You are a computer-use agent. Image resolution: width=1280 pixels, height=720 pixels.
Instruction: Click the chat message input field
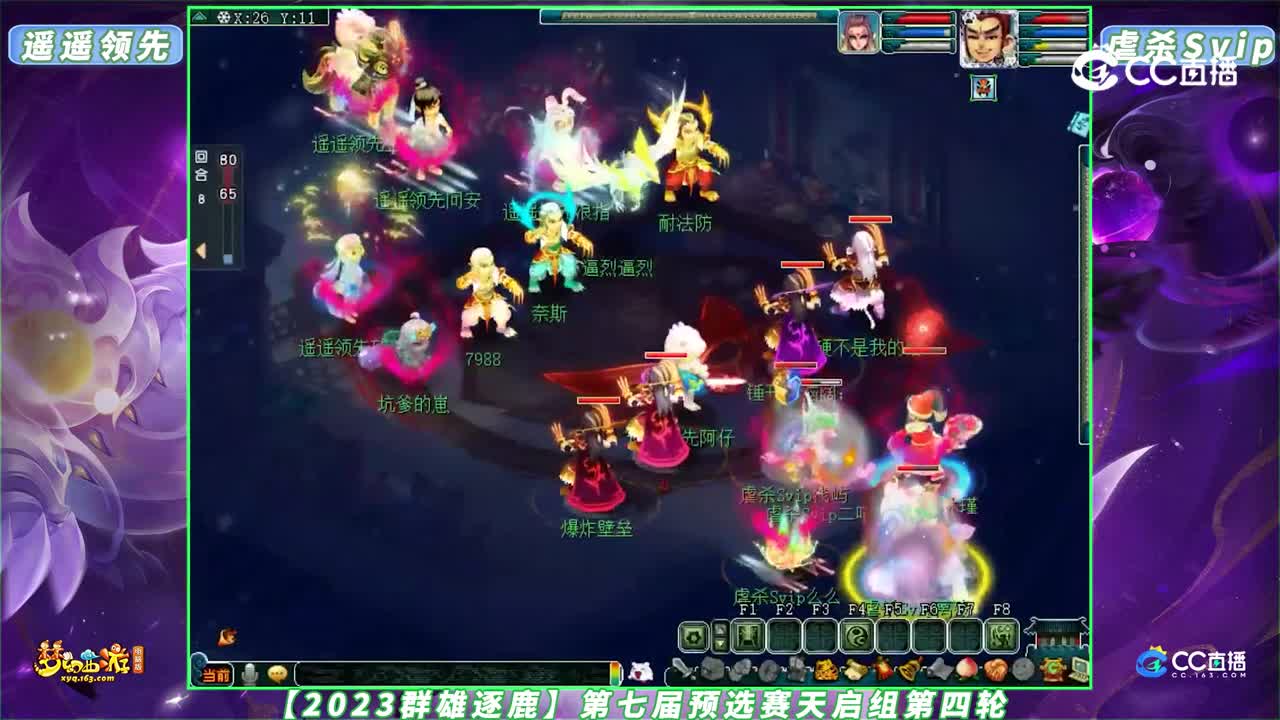pos(450,674)
